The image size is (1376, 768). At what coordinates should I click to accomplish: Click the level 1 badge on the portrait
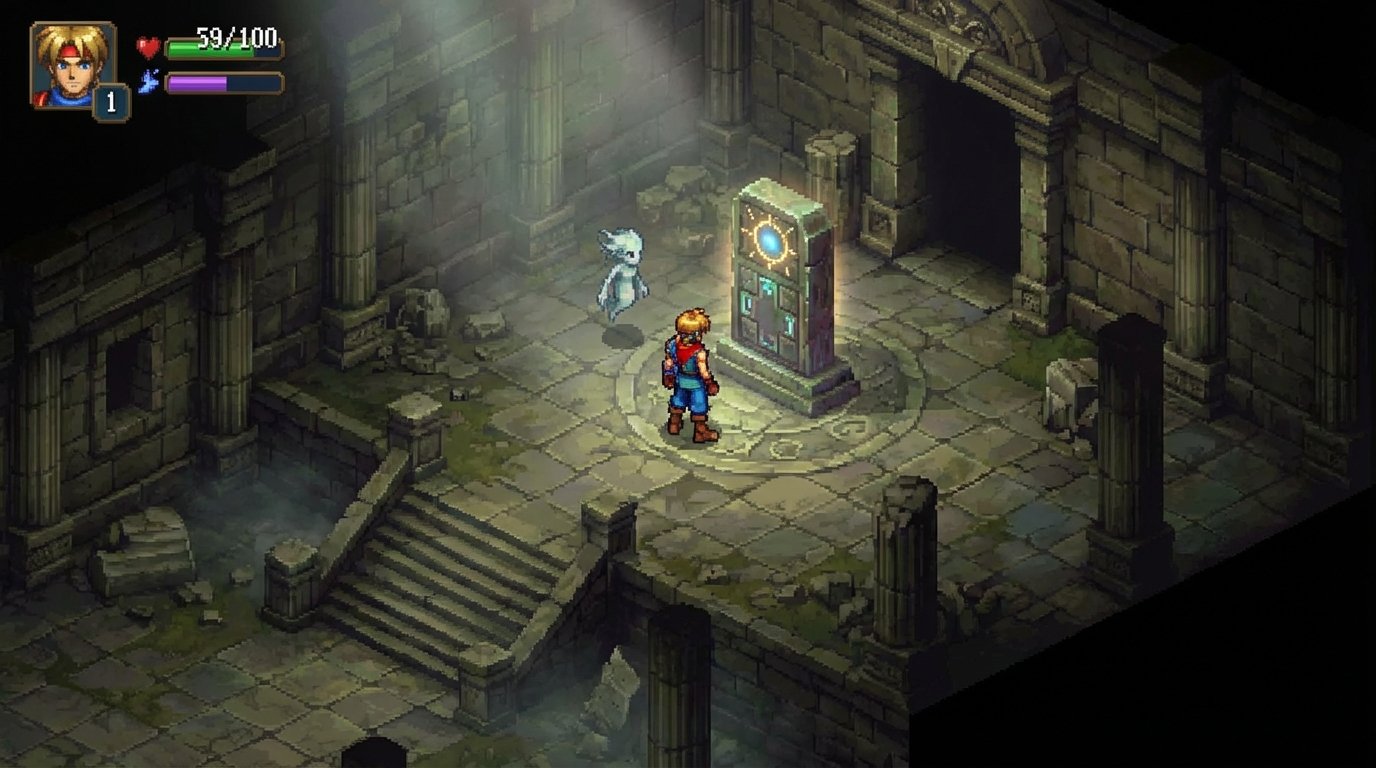coord(110,97)
